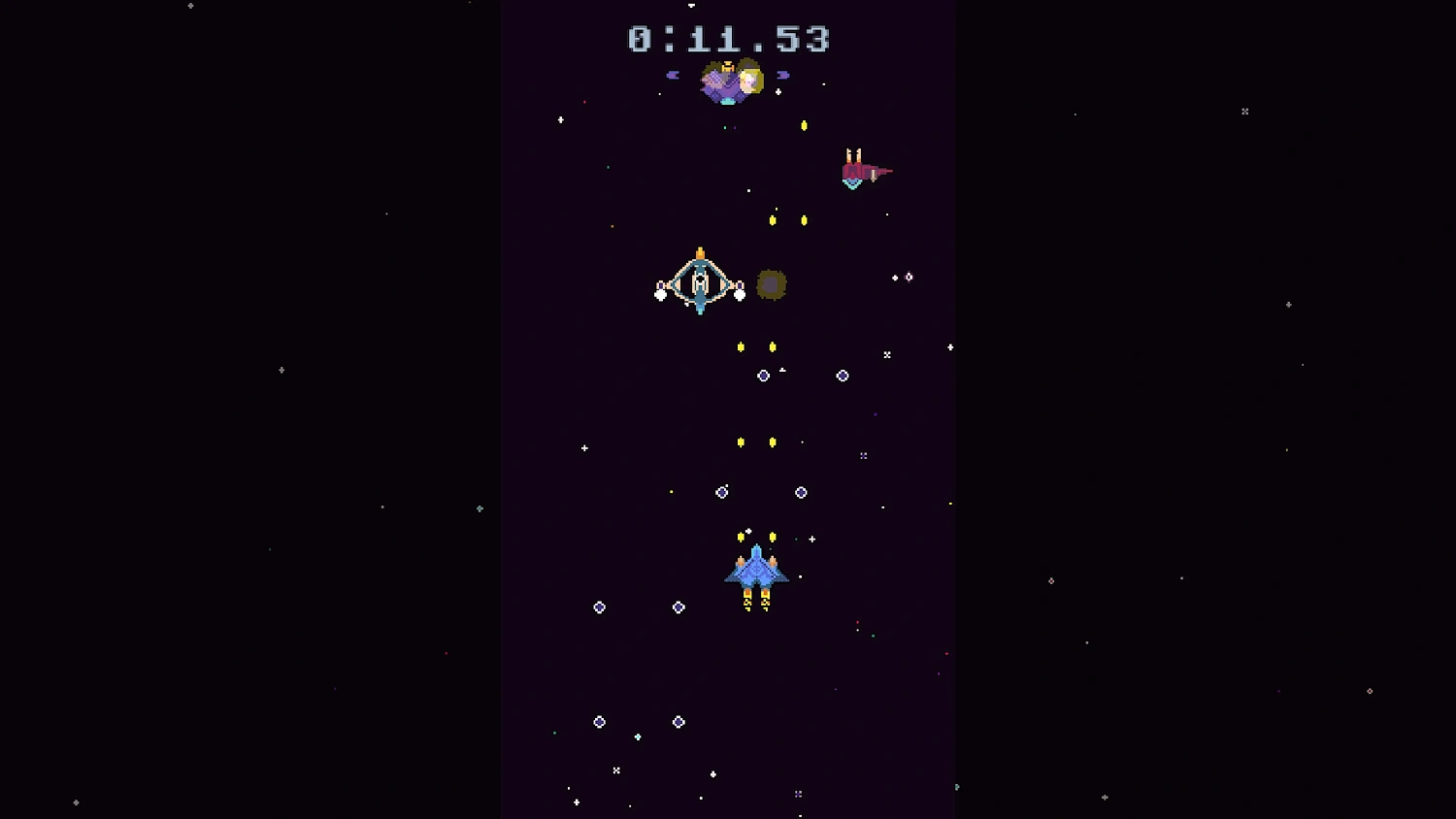Viewport: 1456px width, 819px height.
Task: Click the gem in the bottom-left cluster
Action: coord(599,720)
